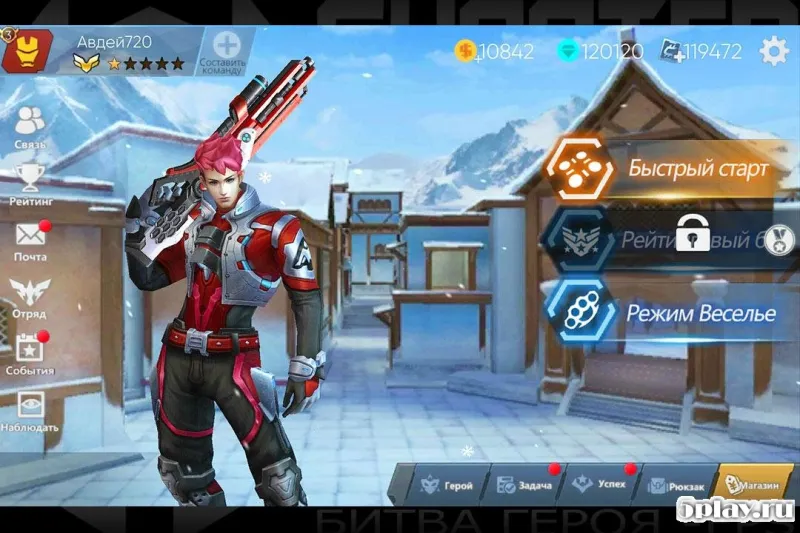Screen dimensions: 800x533
Task: Show the Рейтинг trophy leaderboard
Action: pyautogui.click(x=31, y=183)
